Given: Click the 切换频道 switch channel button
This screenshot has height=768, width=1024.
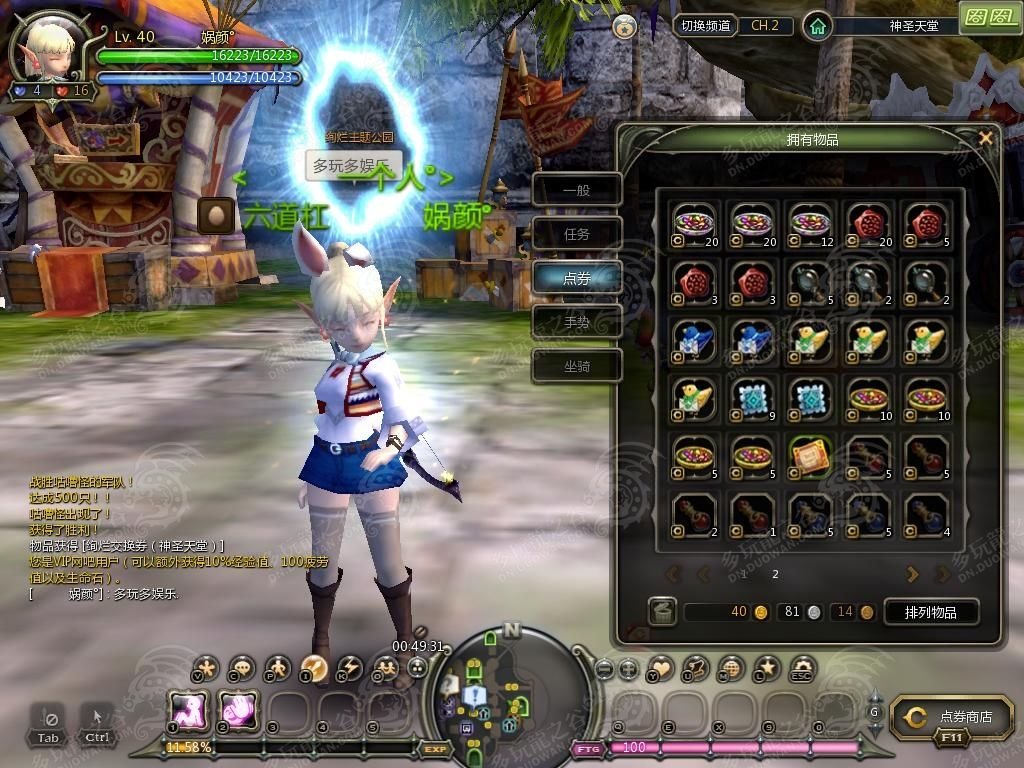Looking at the screenshot, I should pos(705,26).
